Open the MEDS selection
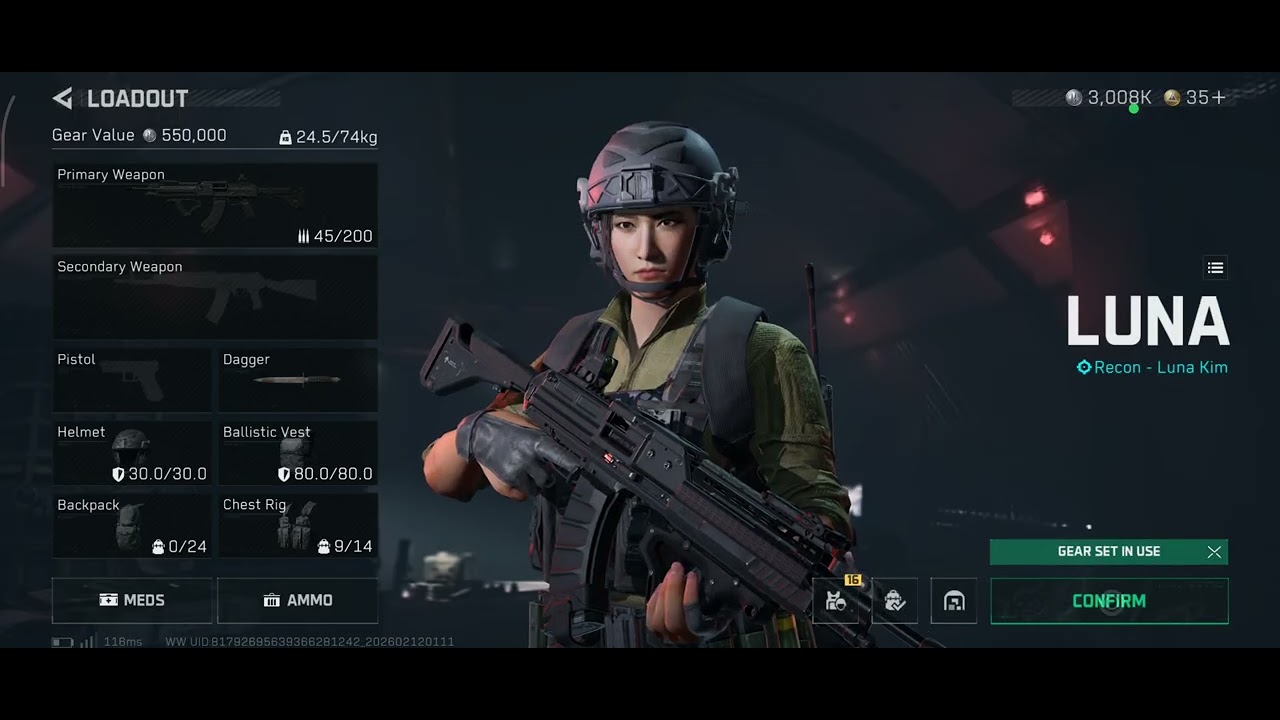The height and width of the screenshot is (720, 1280). [x=132, y=600]
